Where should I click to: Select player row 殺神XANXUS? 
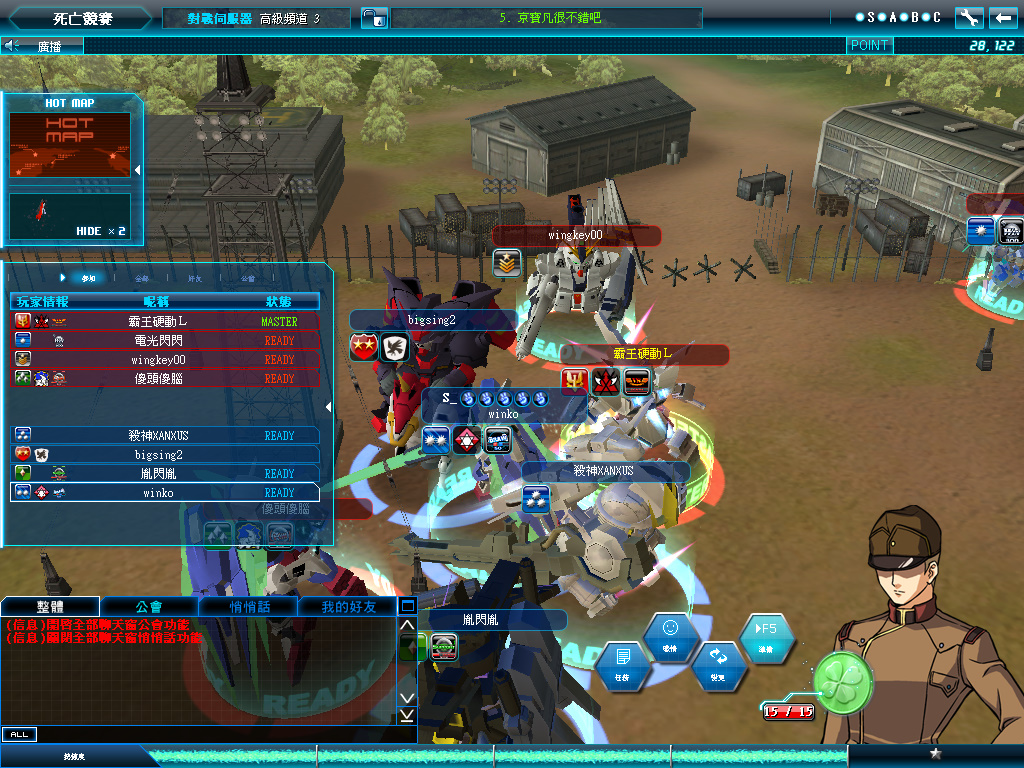pos(165,436)
